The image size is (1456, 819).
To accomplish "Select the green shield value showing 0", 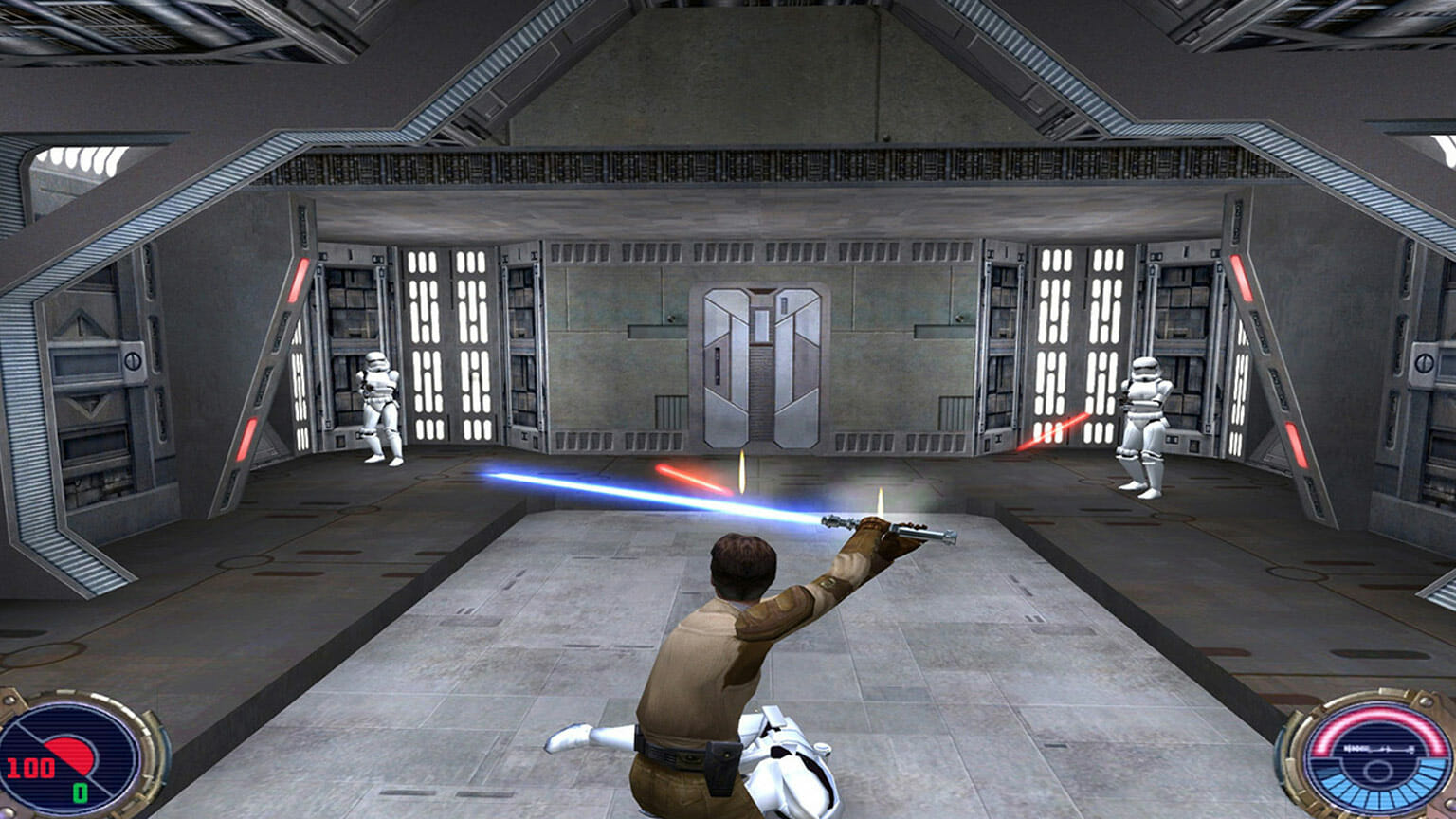I will [79, 792].
